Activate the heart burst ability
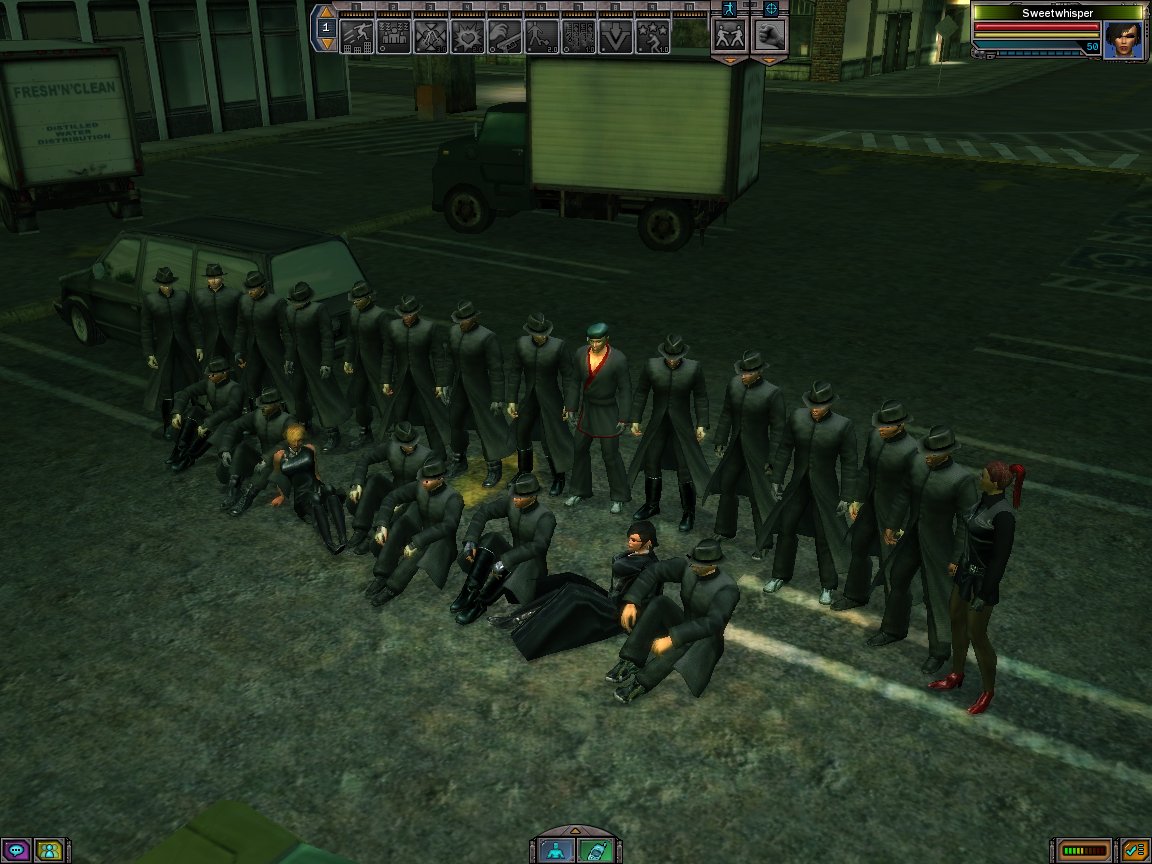 click(468, 37)
